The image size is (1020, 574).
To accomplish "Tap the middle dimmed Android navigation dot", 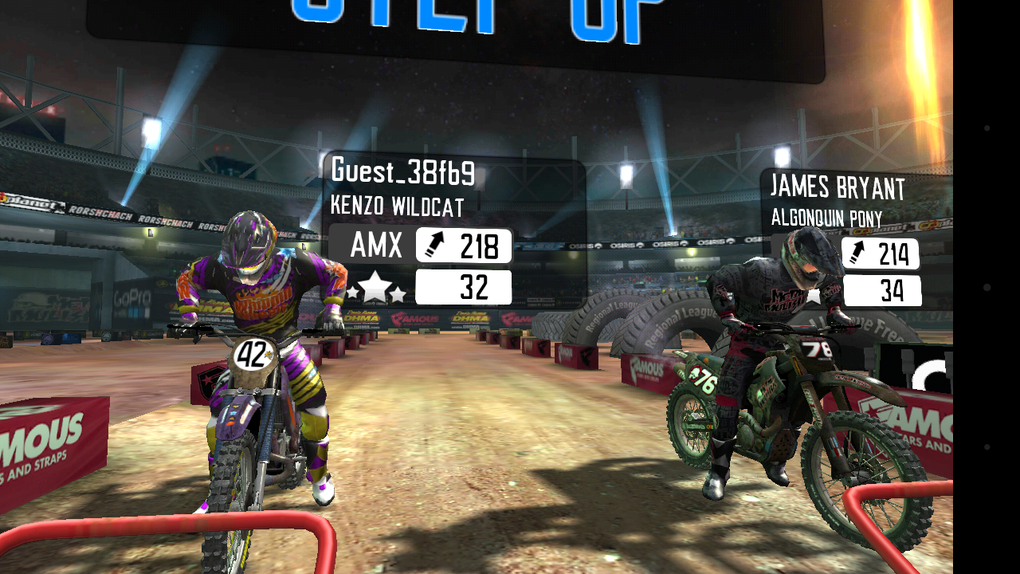I will tap(987, 286).
